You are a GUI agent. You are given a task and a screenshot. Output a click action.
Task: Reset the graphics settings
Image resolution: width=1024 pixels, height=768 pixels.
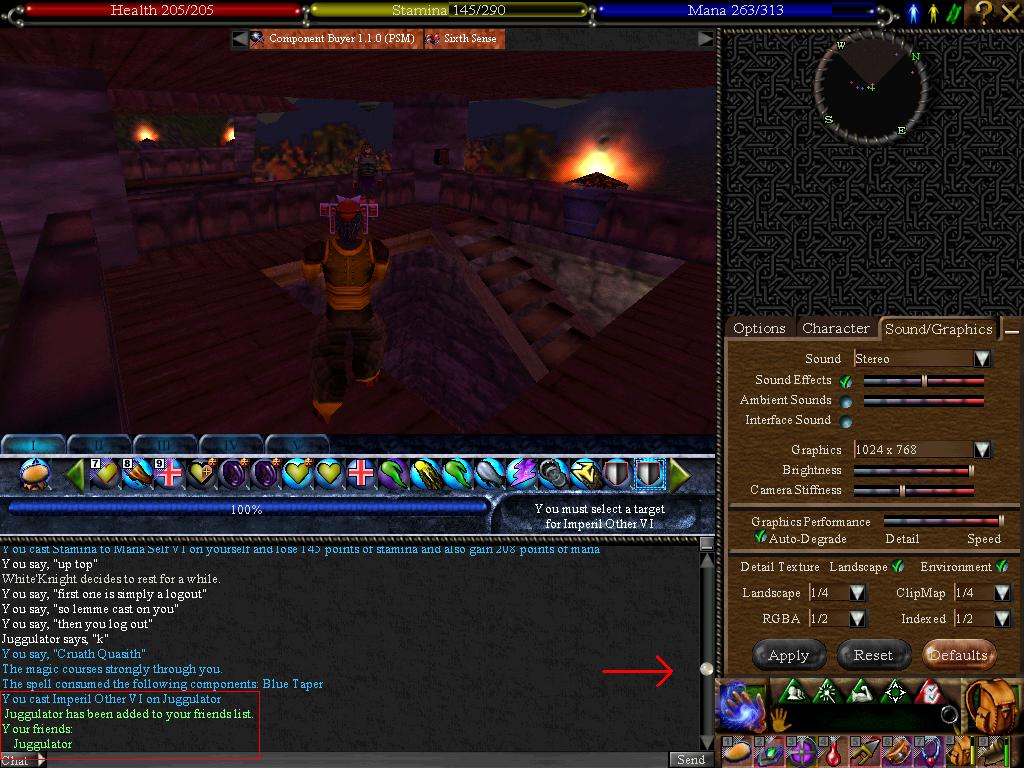point(872,655)
